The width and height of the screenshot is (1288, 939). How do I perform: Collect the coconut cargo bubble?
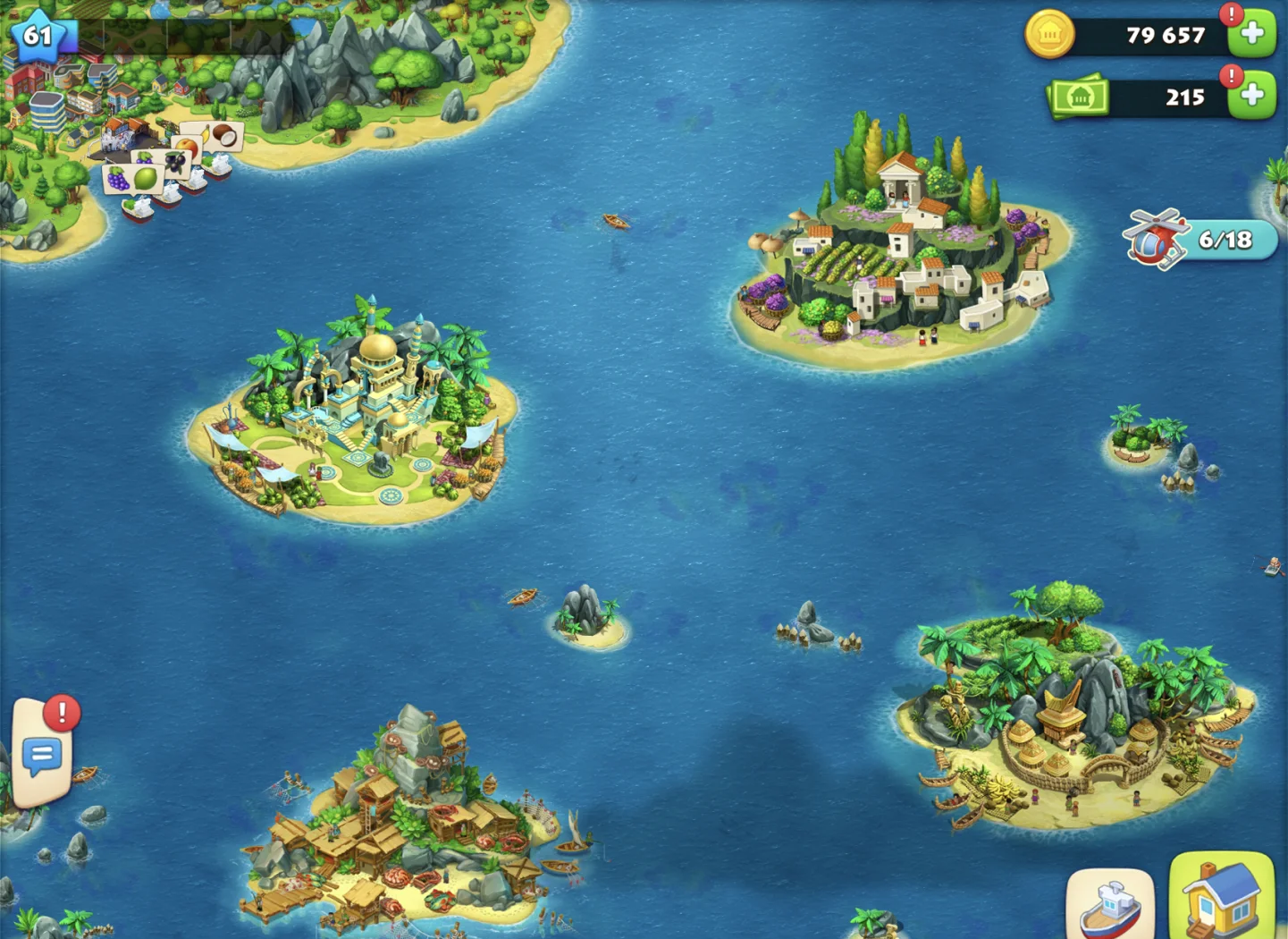click(225, 136)
